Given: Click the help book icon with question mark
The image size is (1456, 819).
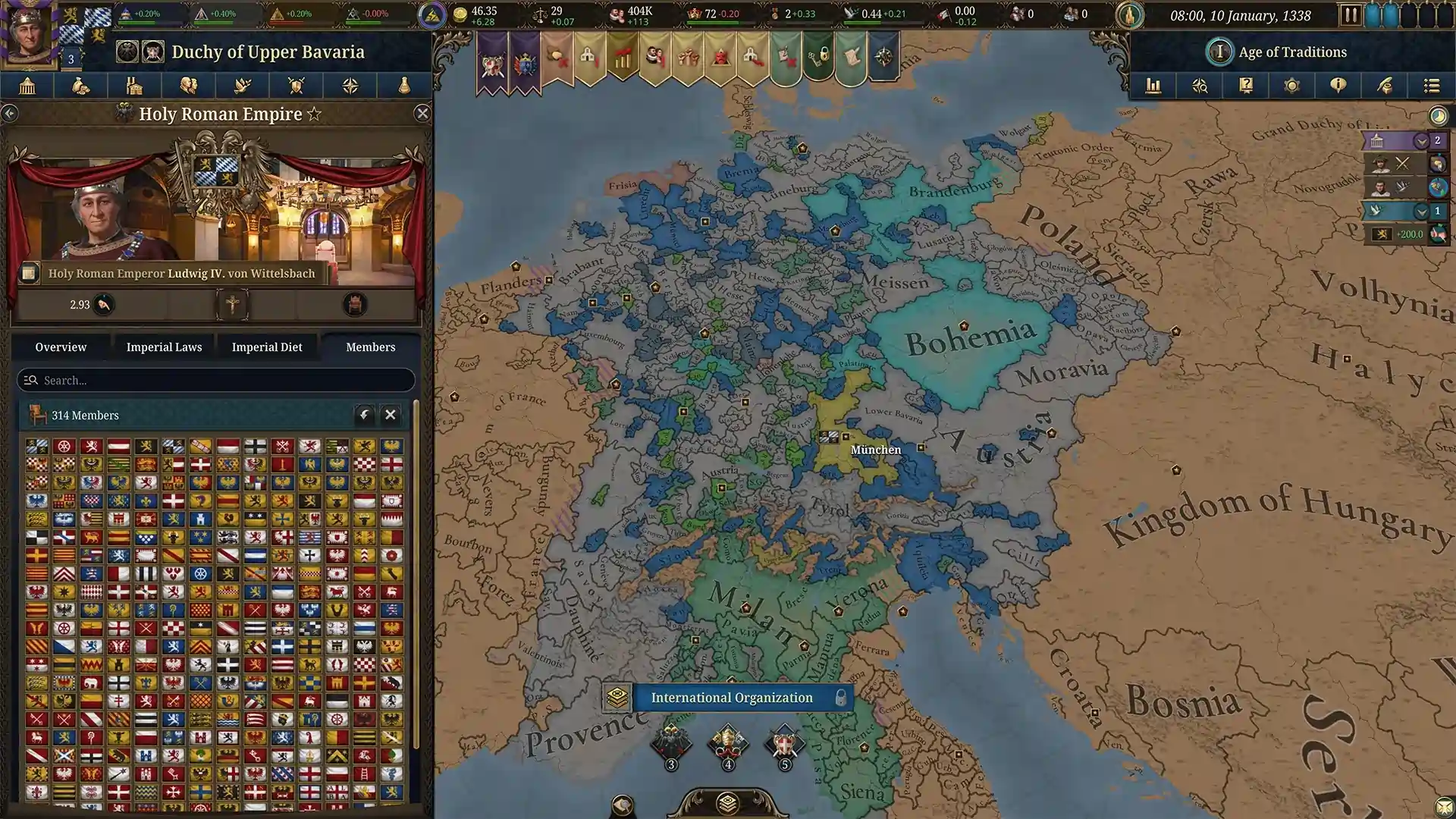Looking at the screenshot, I should (1245, 86).
